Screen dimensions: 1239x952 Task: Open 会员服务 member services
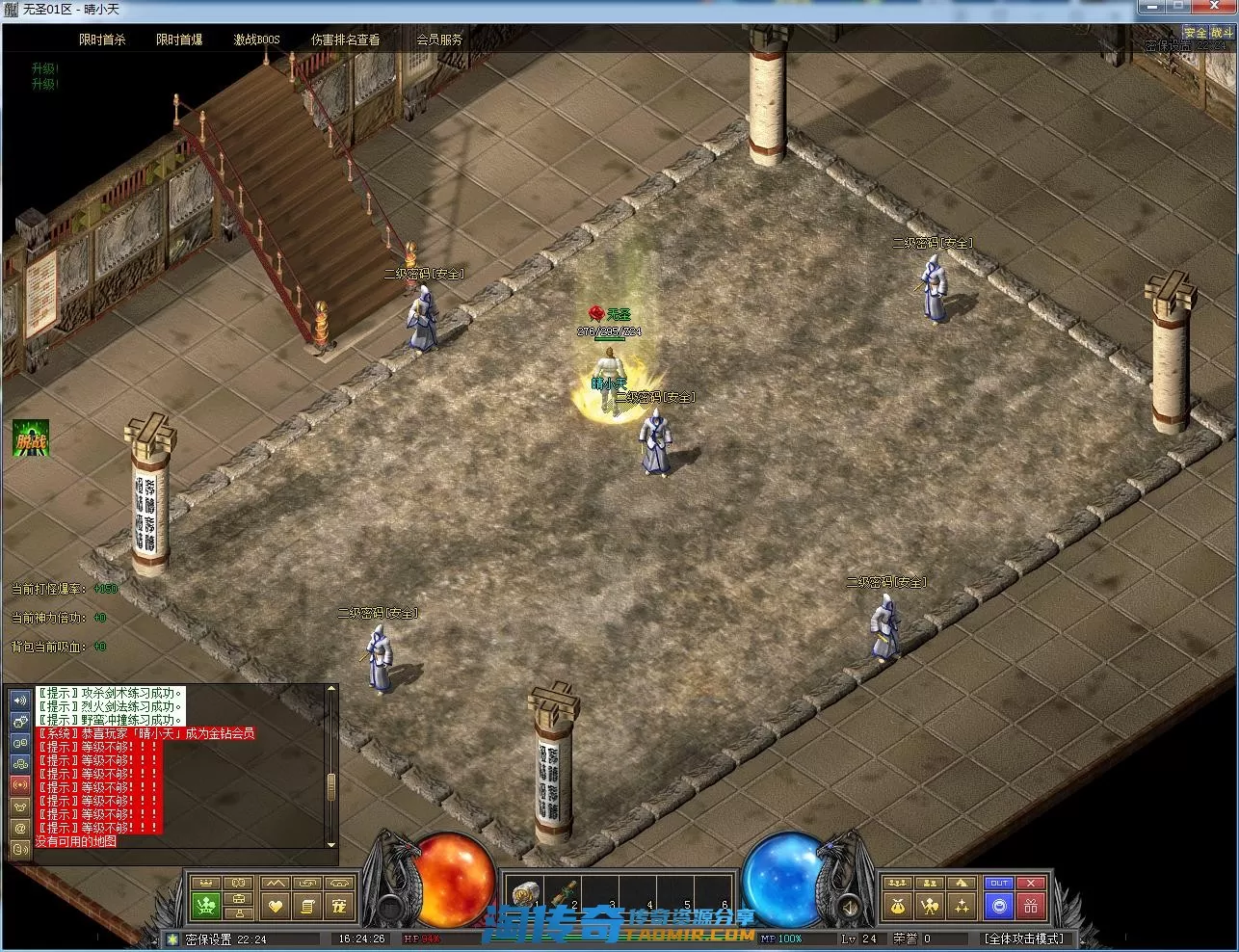point(439,40)
